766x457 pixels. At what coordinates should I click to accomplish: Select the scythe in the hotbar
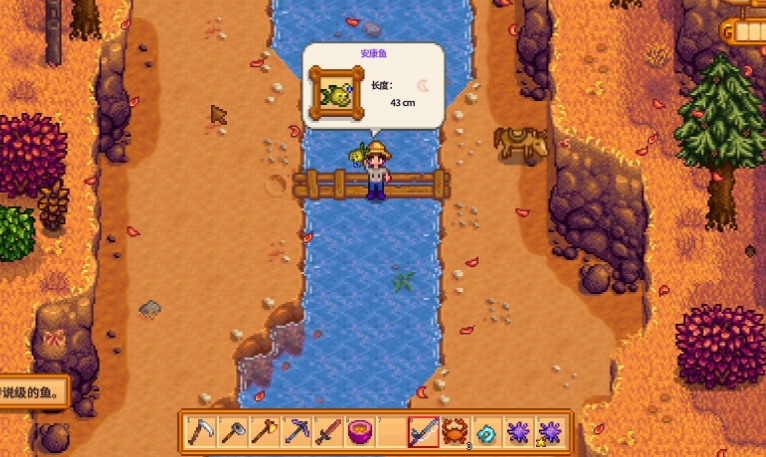pos(201,432)
